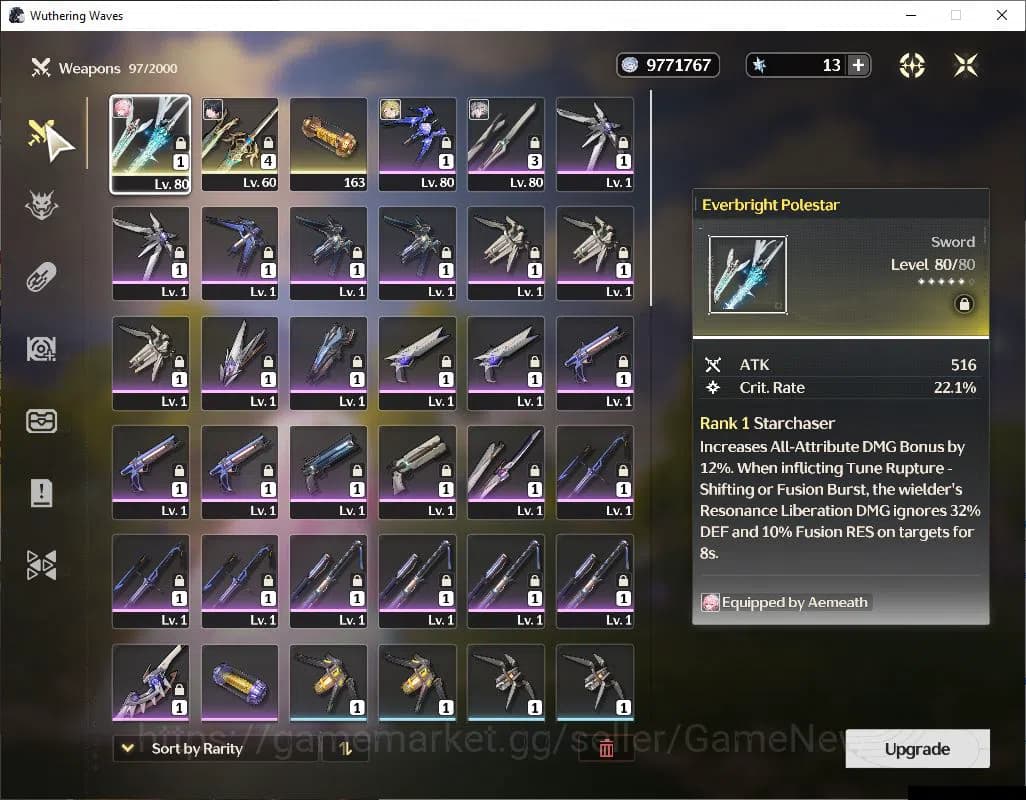This screenshot has width=1026, height=800.
Task: Select the Lv. 80 Everbright Polestar slot
Action: point(150,143)
